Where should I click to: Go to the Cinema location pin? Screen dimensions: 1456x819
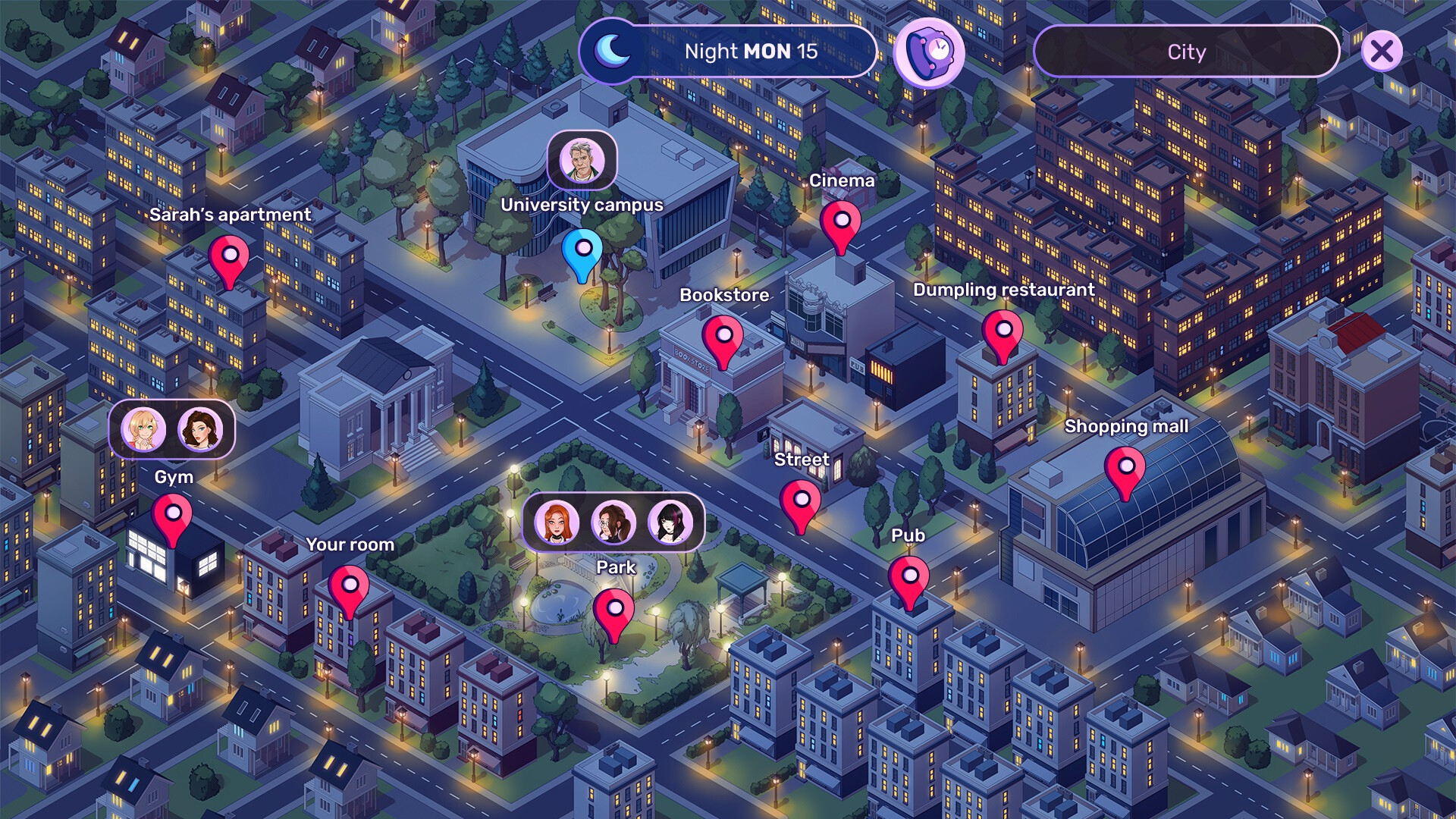coord(841,222)
